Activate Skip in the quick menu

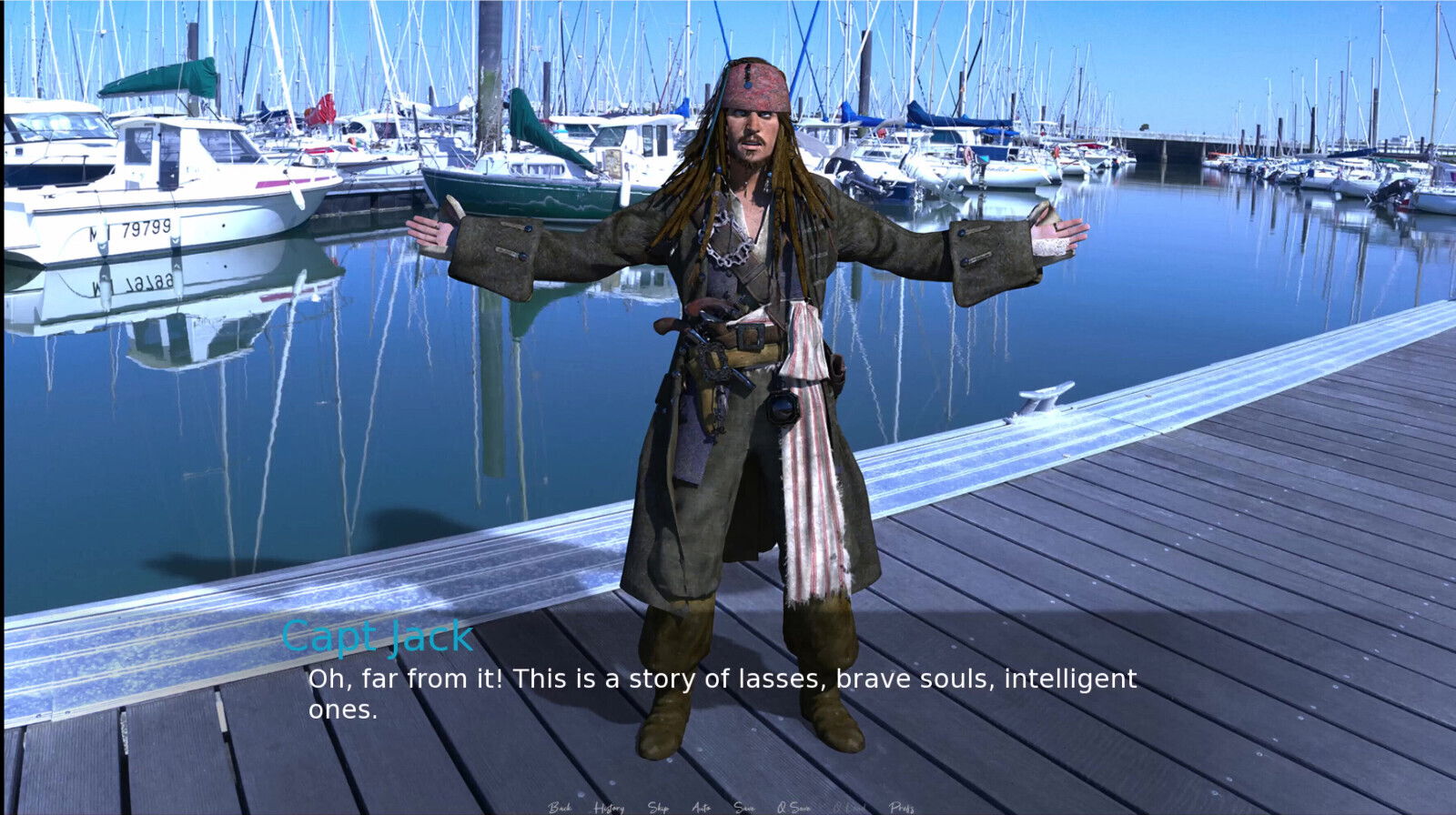(x=658, y=807)
